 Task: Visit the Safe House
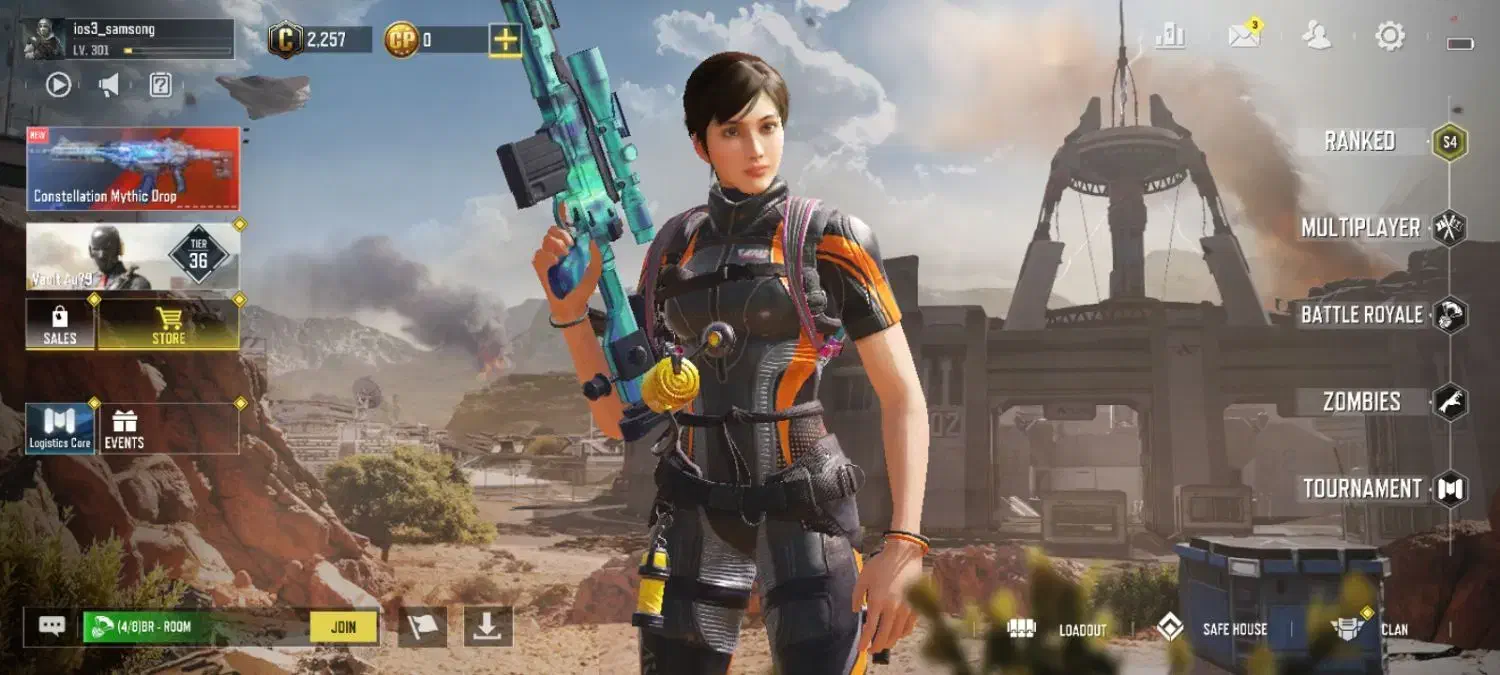[x=1212, y=629]
